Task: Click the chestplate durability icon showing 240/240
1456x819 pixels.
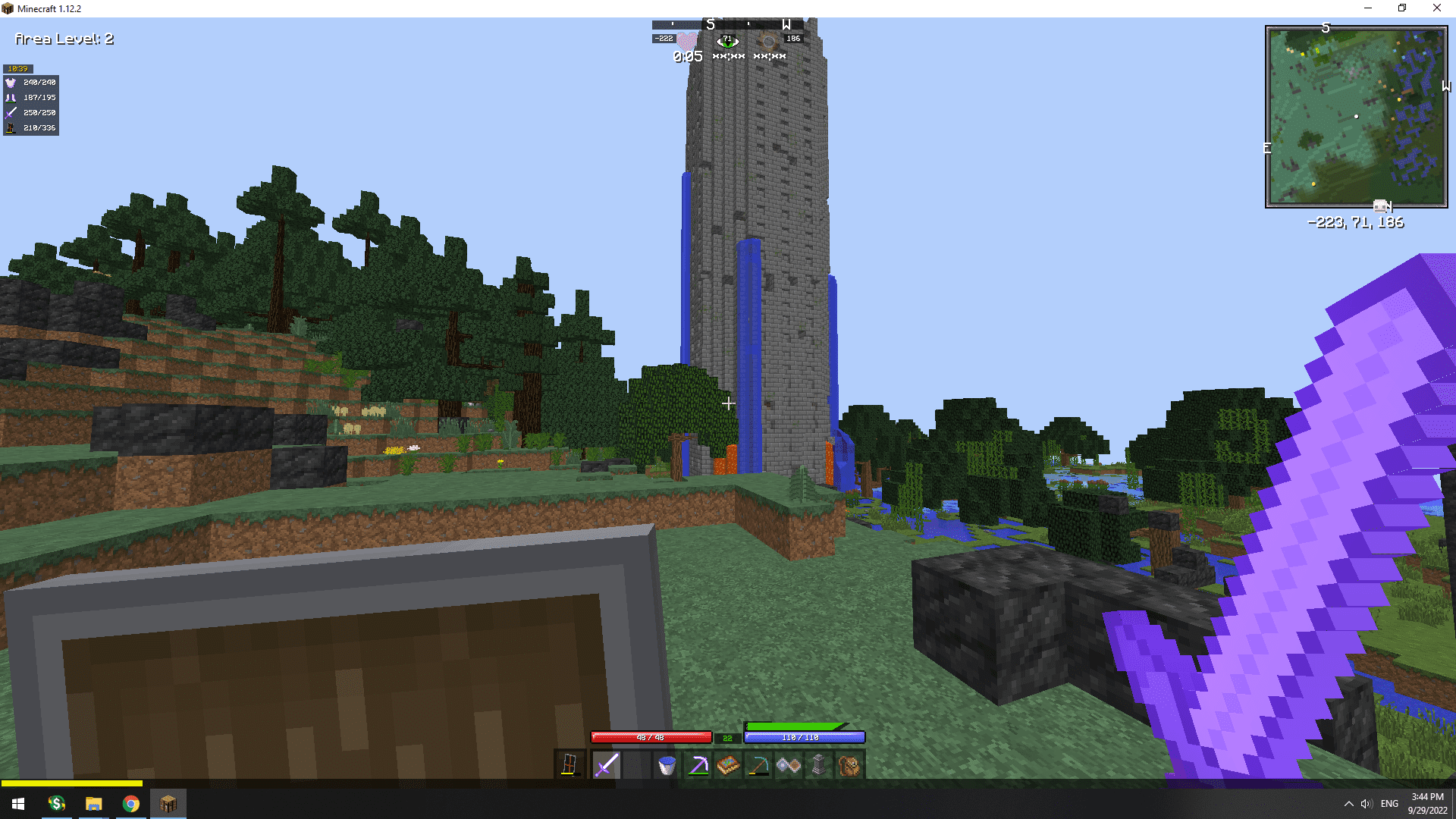Action: click(11, 83)
